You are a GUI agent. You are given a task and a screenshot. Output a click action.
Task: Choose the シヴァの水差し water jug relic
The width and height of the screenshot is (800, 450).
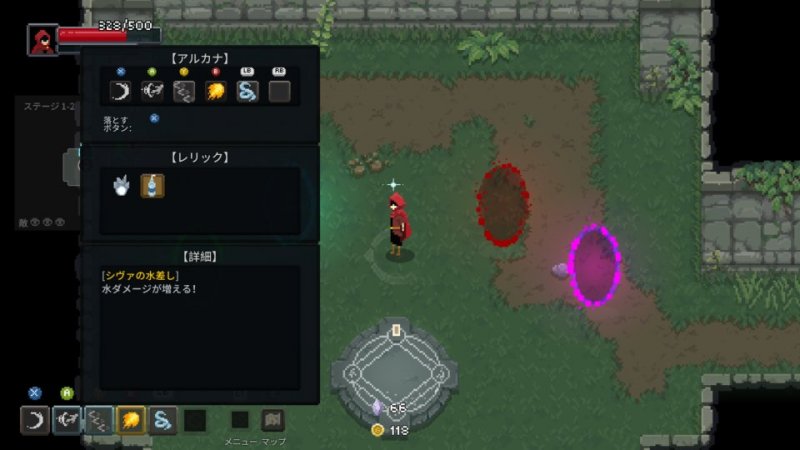coord(152,185)
